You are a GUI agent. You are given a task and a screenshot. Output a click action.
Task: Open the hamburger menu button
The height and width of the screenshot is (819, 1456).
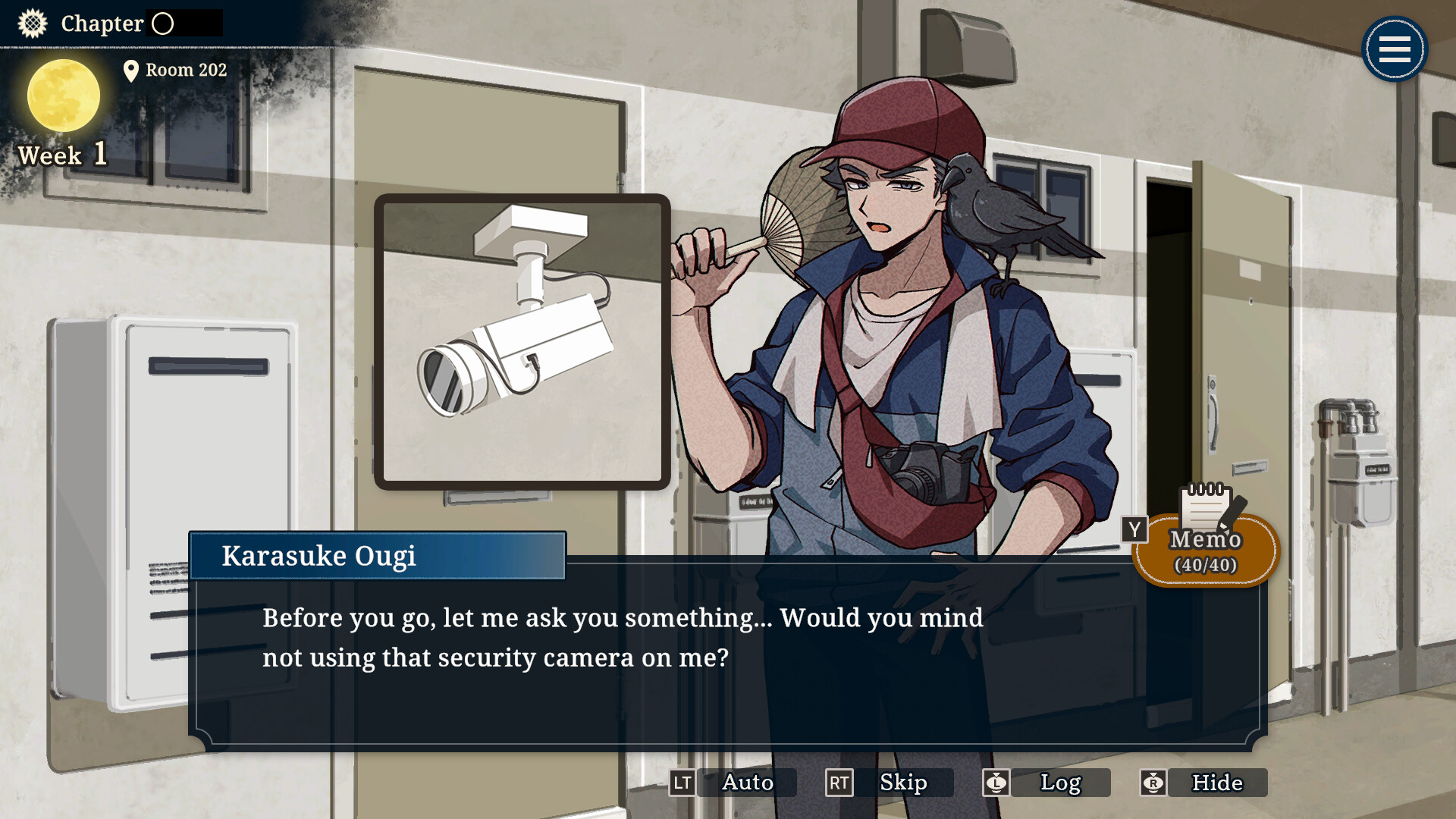point(1394,50)
